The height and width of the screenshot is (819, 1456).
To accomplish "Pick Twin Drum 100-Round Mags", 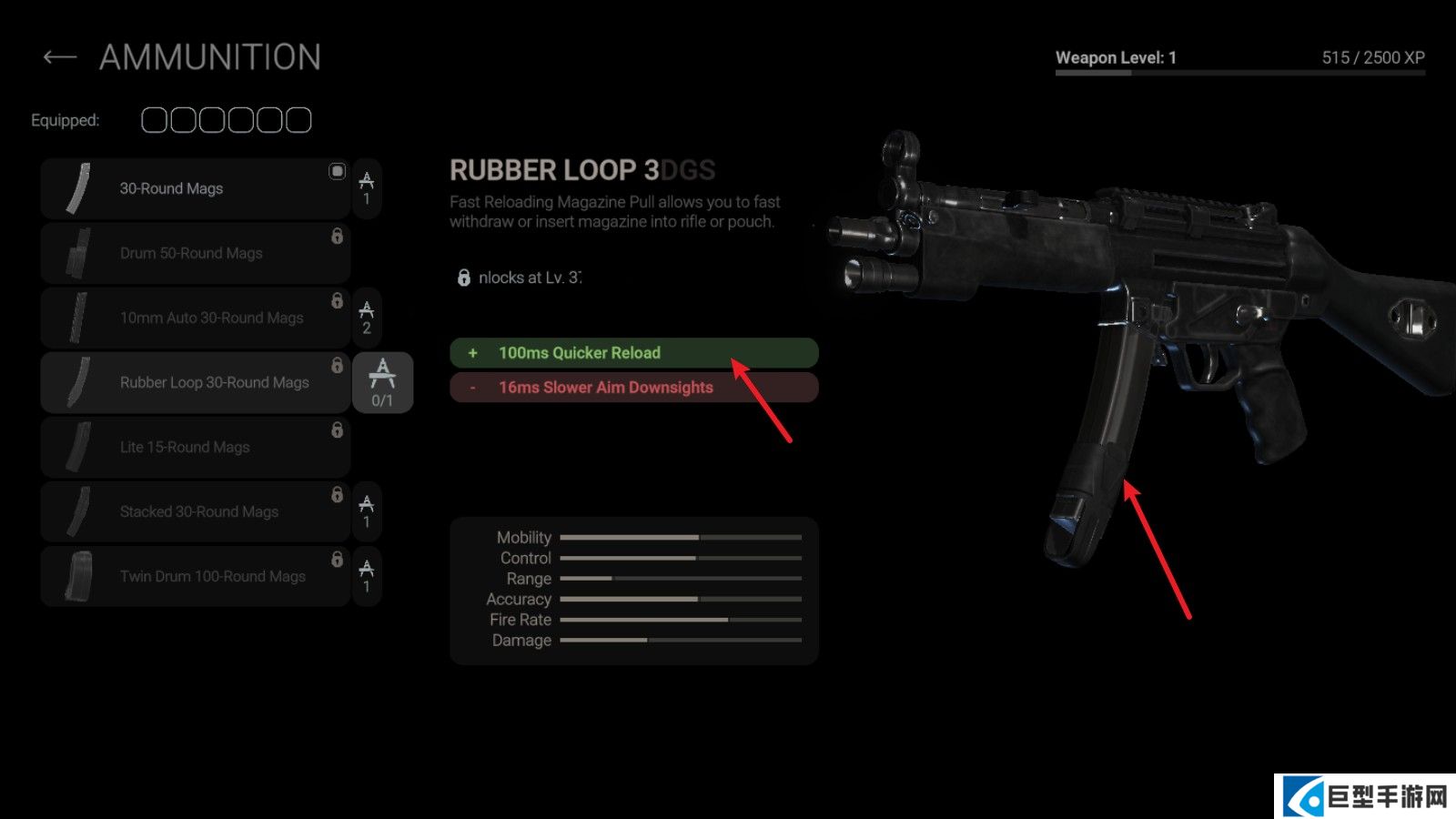I will pyautogui.click(x=195, y=576).
